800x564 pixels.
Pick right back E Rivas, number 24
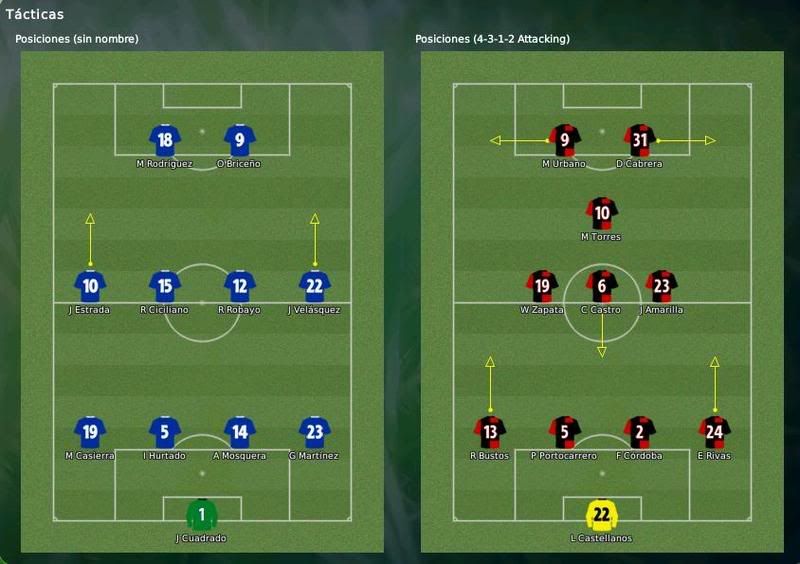tap(715, 432)
